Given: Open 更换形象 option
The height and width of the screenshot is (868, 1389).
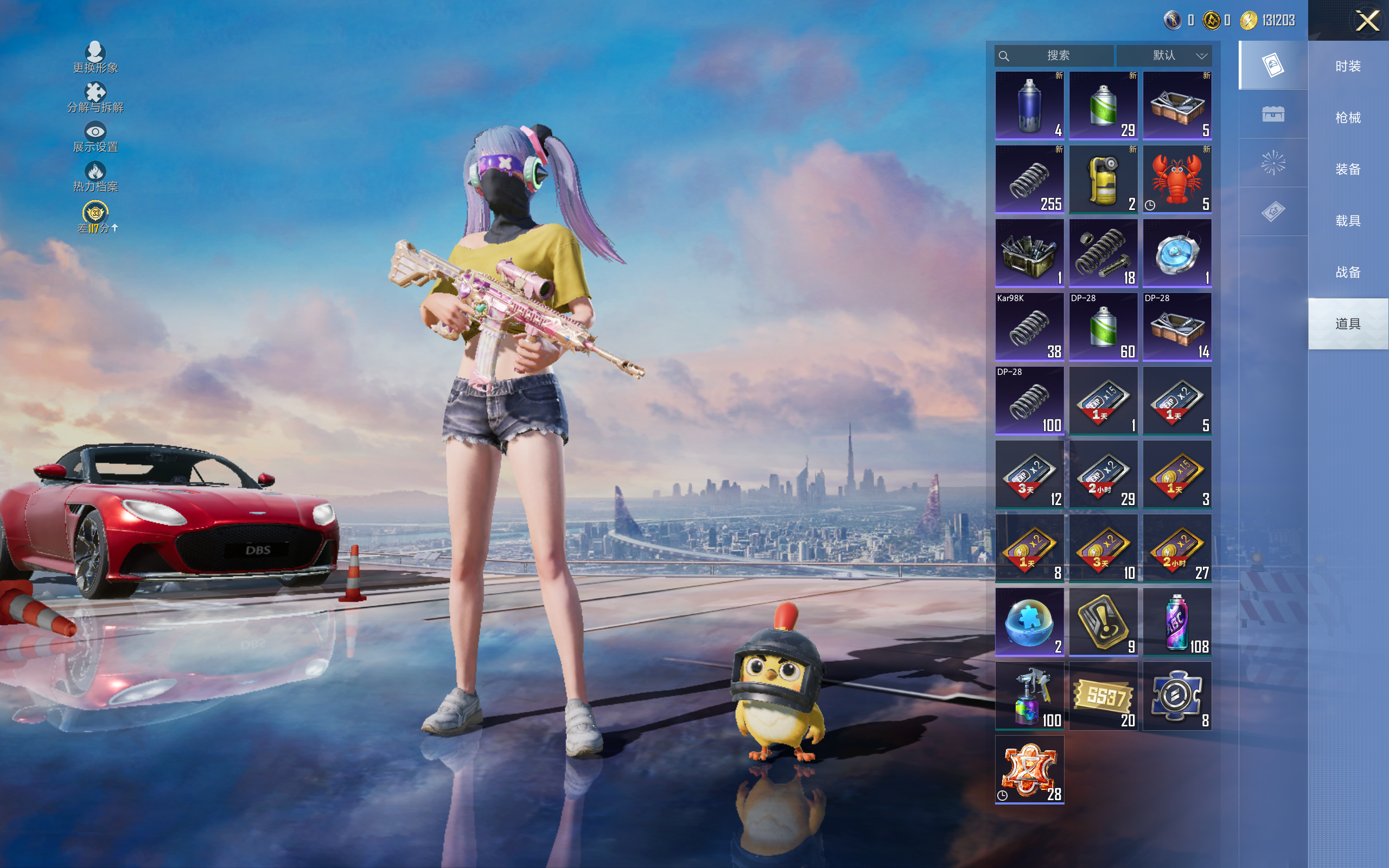Looking at the screenshot, I should 95,58.
